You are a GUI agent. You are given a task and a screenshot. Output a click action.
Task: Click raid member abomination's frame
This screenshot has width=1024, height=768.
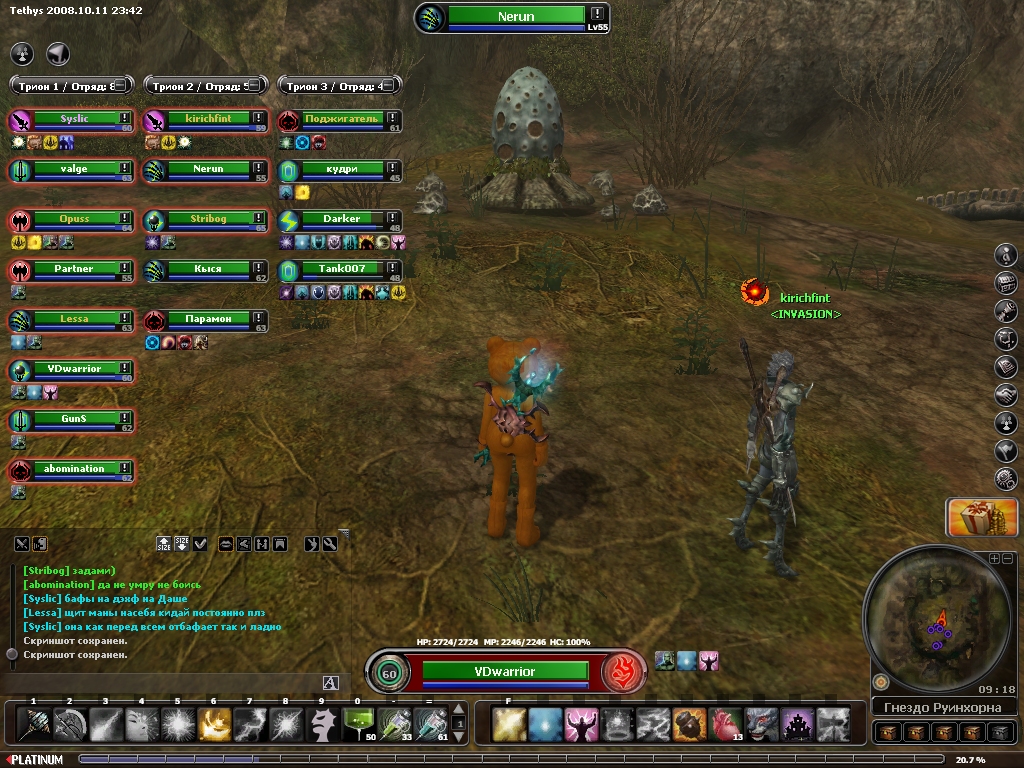click(74, 469)
